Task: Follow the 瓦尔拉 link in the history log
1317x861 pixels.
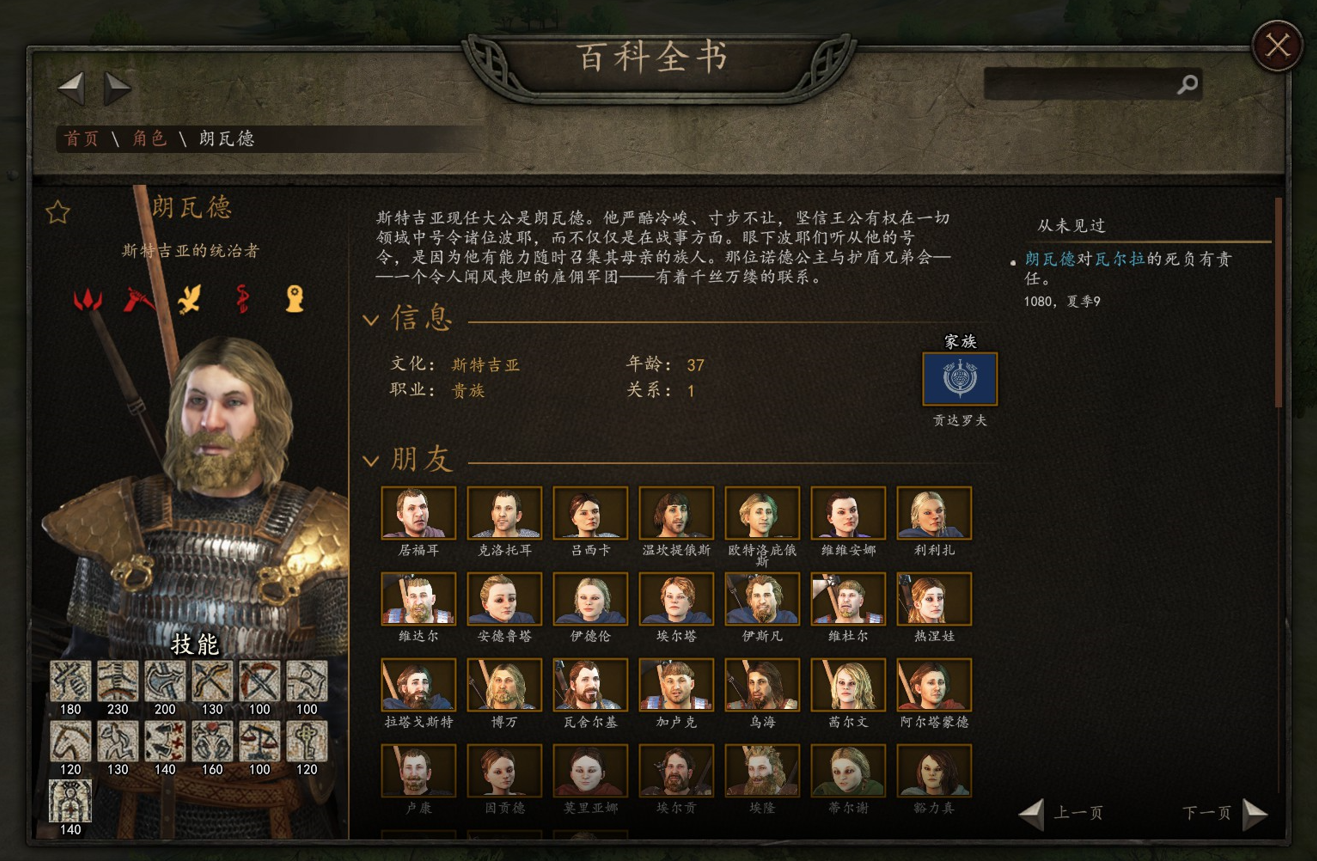Action: click(1117, 259)
